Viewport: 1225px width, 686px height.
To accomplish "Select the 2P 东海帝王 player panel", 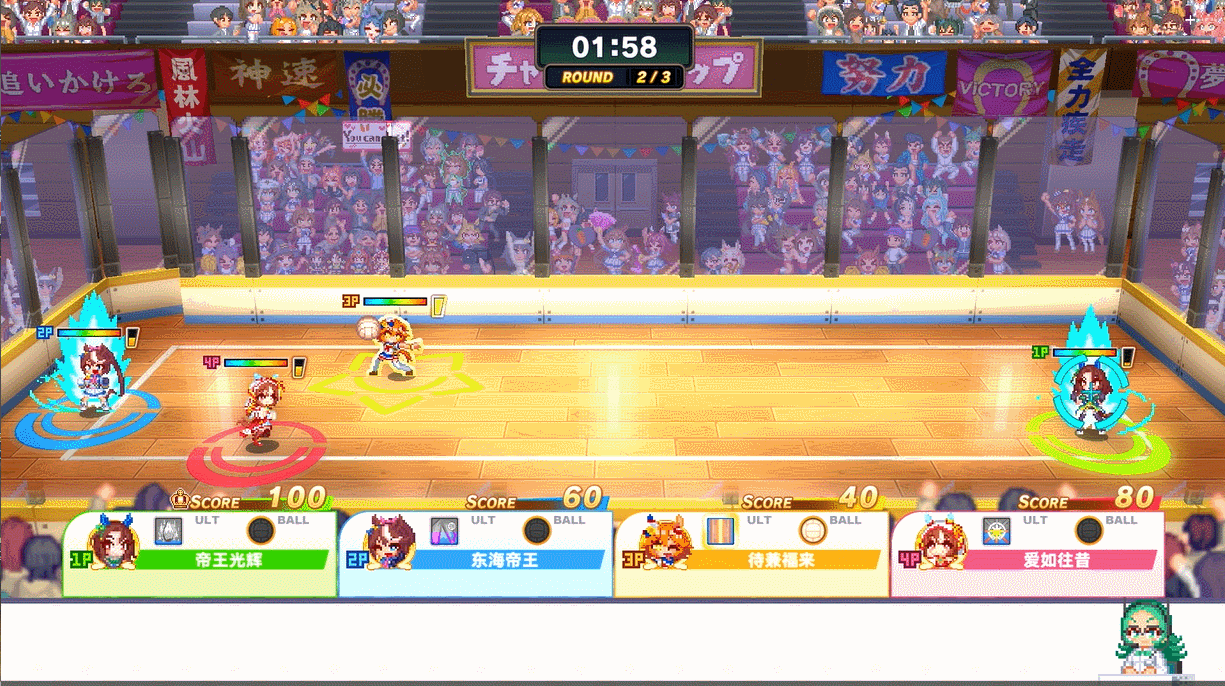I will point(476,555).
